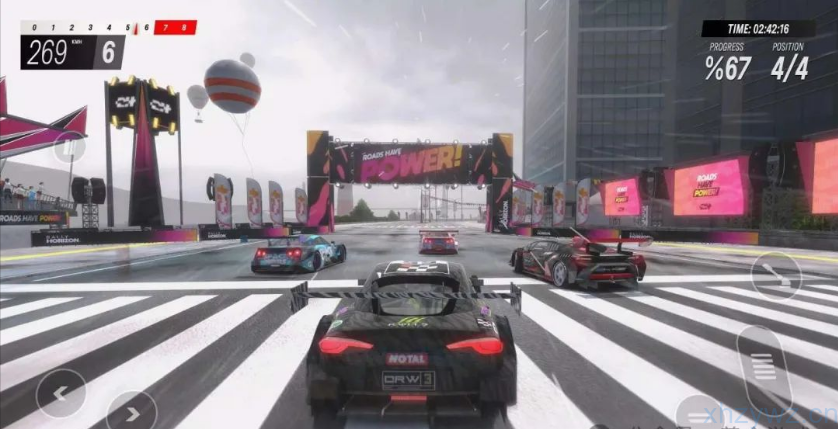This screenshot has height=429, width=838.
Task: Tap the tall accelerator pedal
Action: pos(764,368)
